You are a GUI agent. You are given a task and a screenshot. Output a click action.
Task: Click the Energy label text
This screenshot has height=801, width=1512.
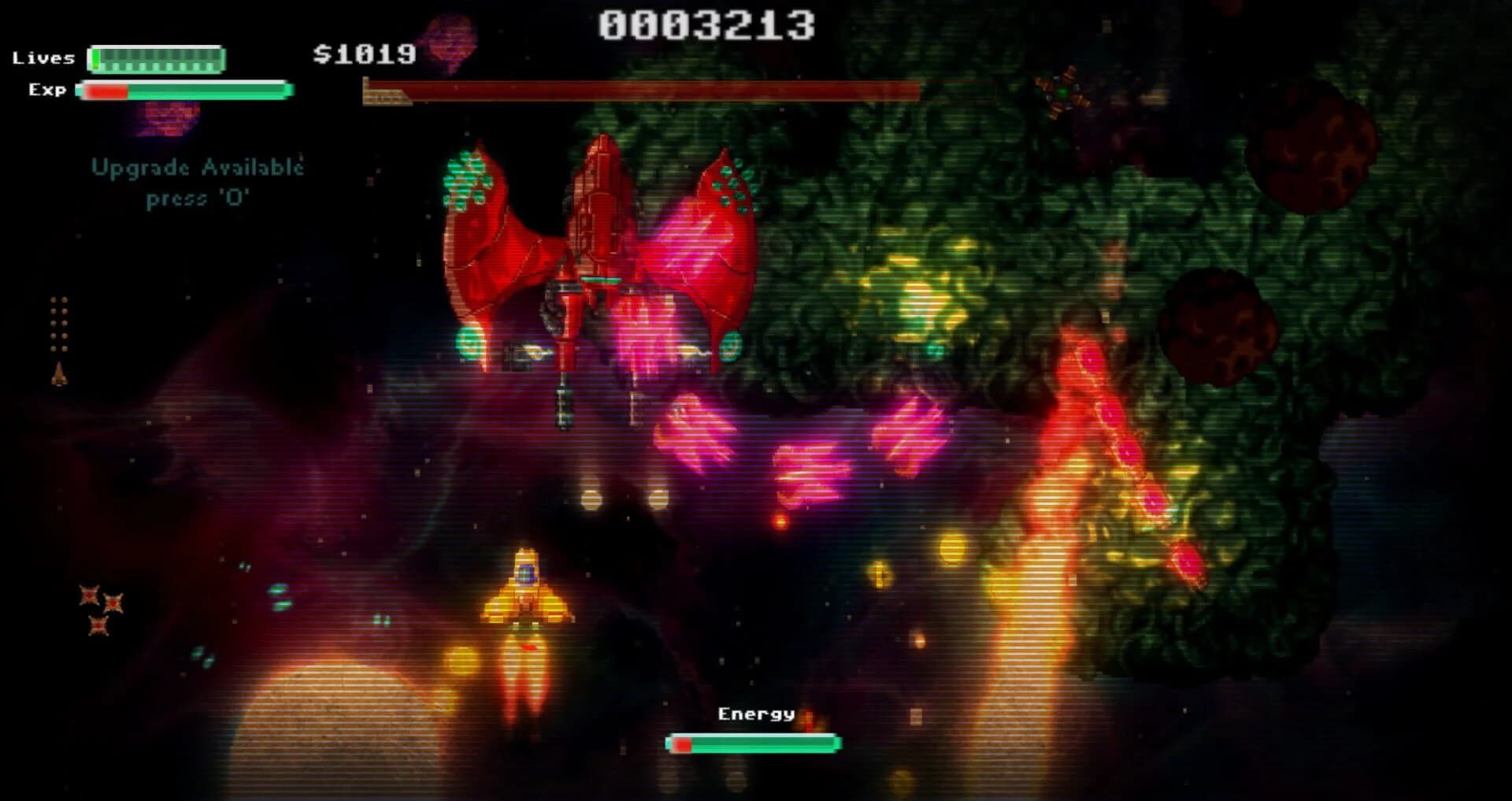pyautogui.click(x=755, y=715)
